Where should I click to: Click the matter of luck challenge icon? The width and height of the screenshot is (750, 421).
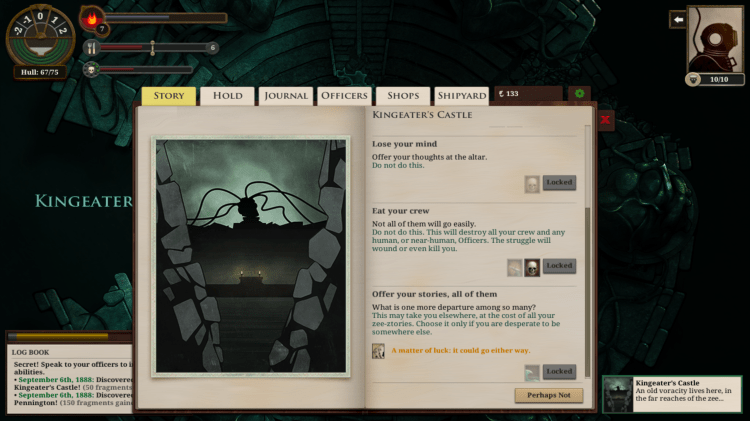(378, 351)
